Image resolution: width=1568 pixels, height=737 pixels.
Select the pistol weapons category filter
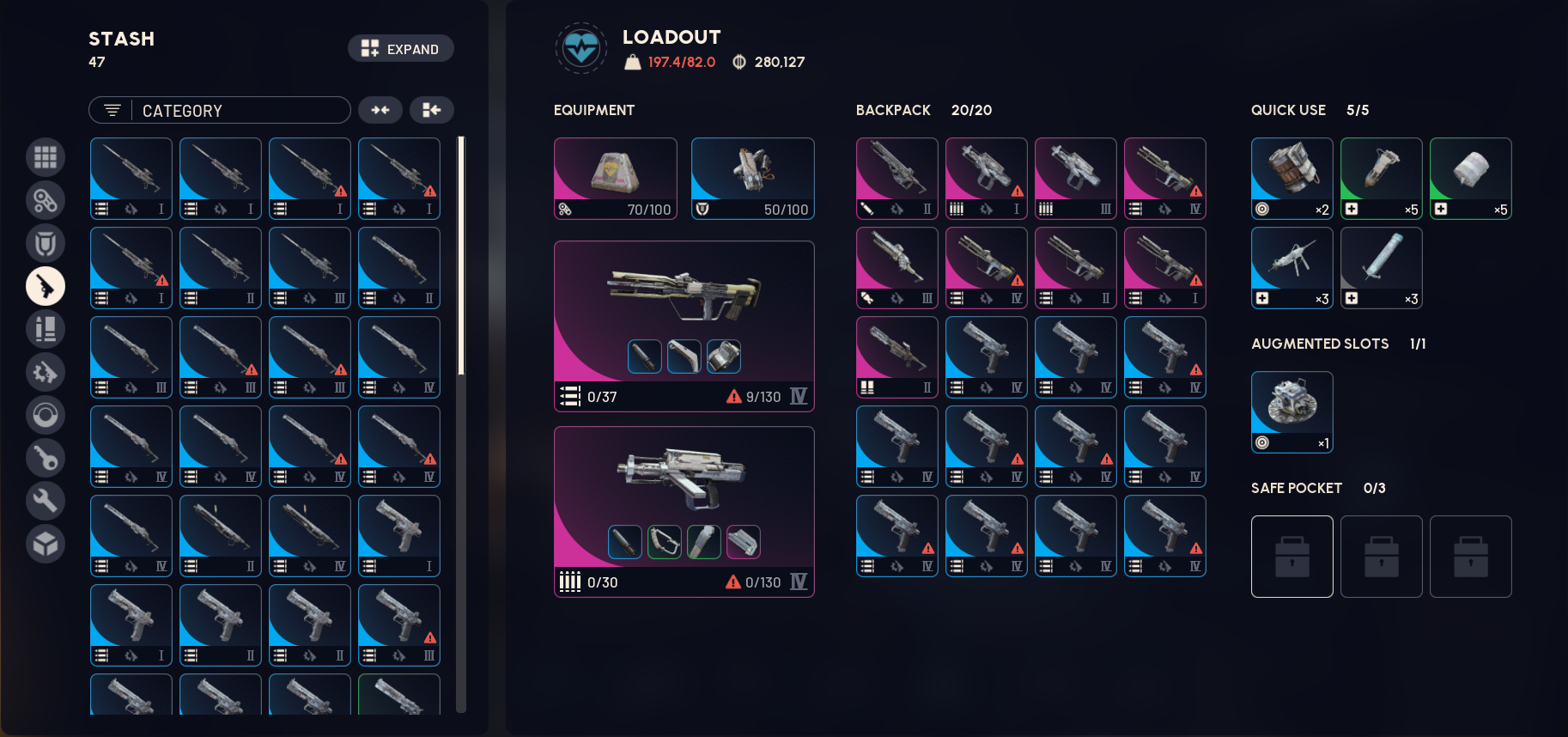click(46, 286)
